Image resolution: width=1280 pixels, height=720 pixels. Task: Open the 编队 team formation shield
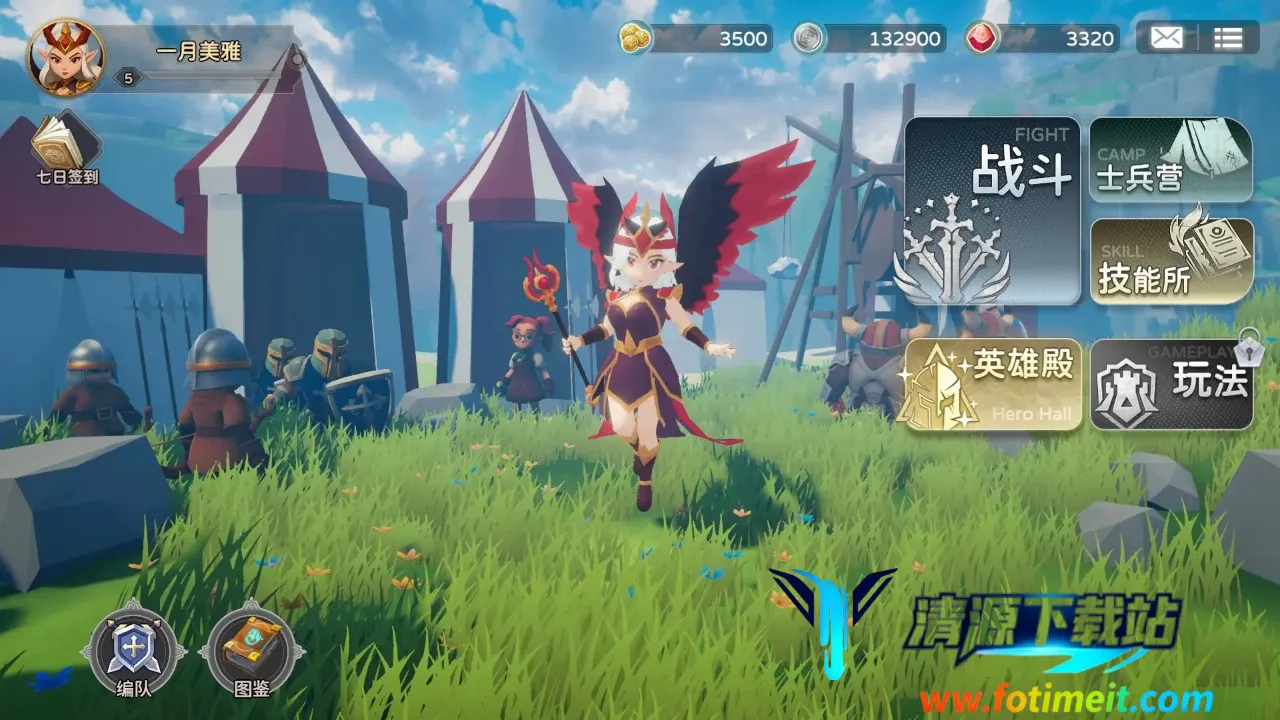[x=133, y=650]
